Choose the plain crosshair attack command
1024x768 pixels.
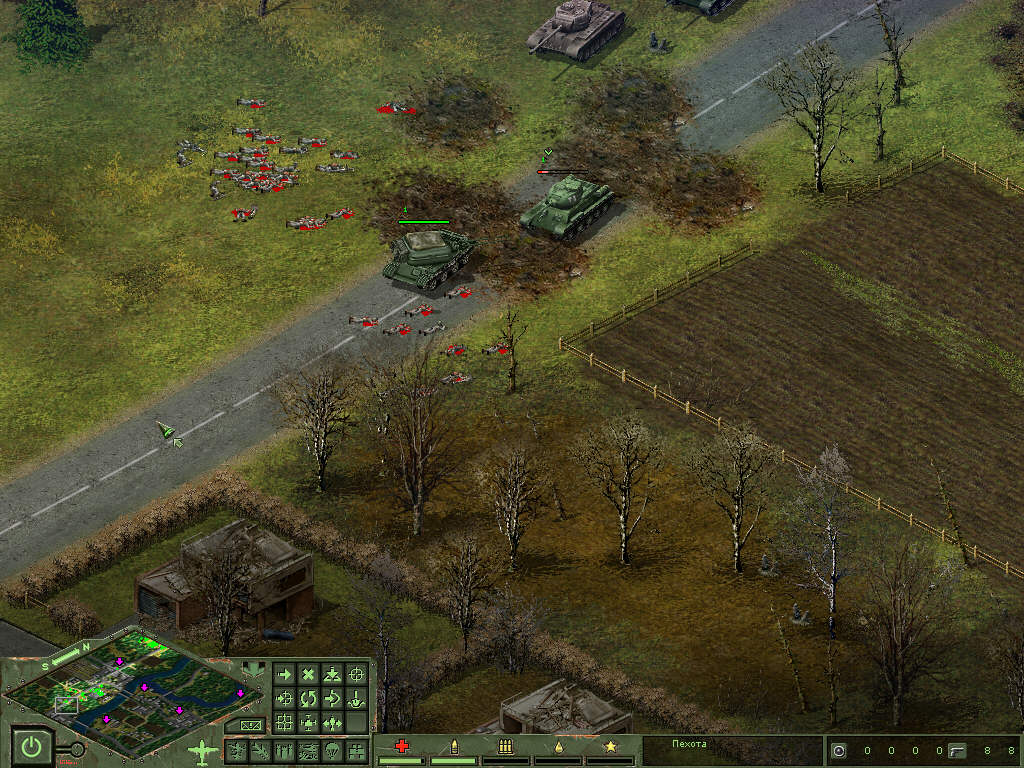(x=357, y=675)
